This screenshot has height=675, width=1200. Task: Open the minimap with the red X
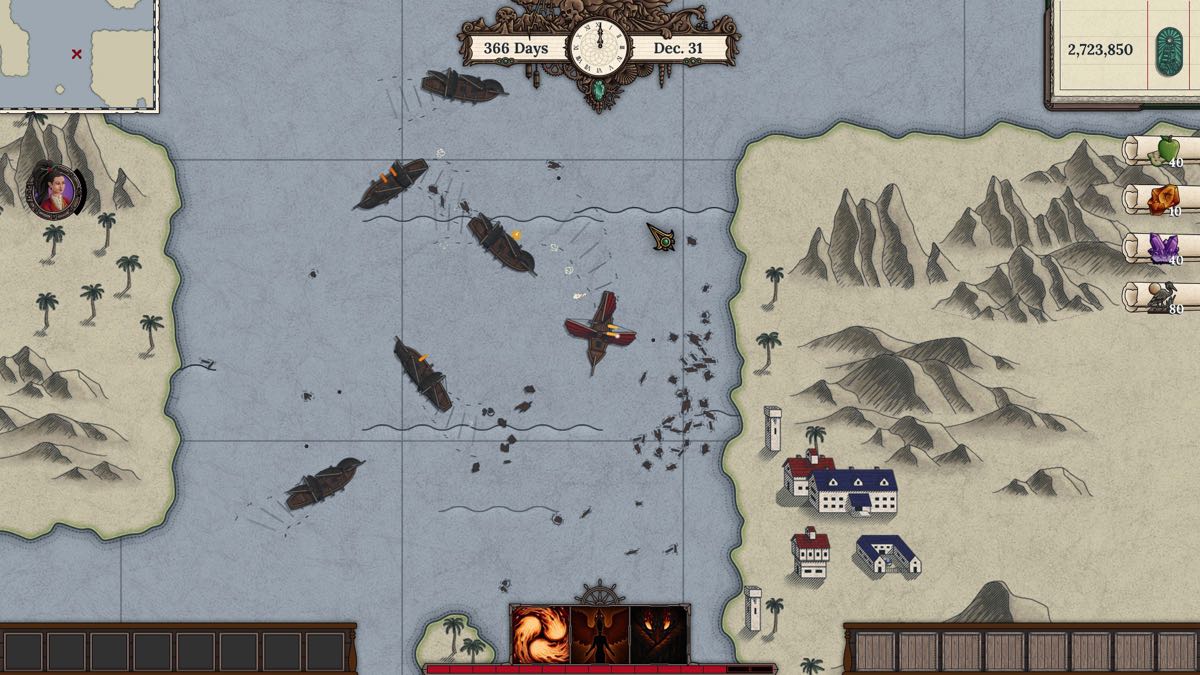78,53
